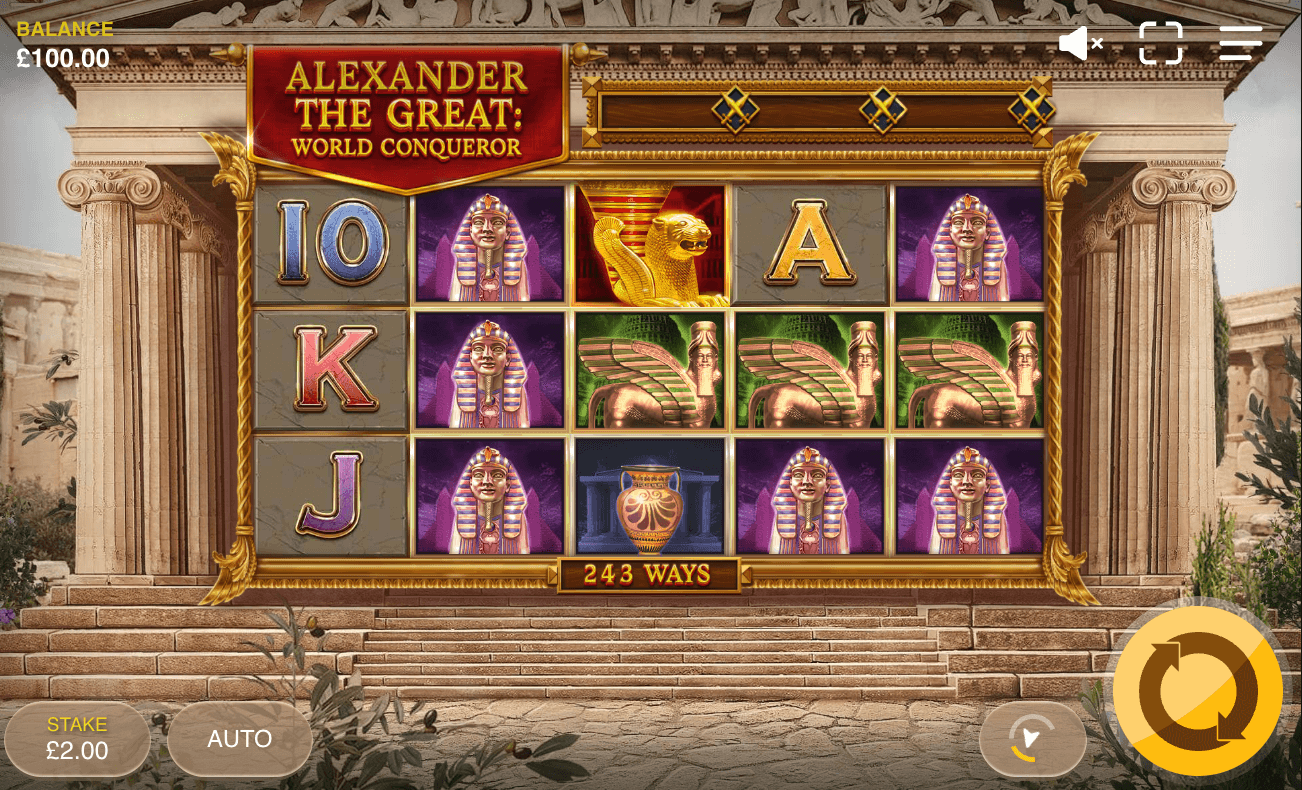Image resolution: width=1302 pixels, height=790 pixels.
Task: Open the AUTO play settings
Action: click(240, 739)
